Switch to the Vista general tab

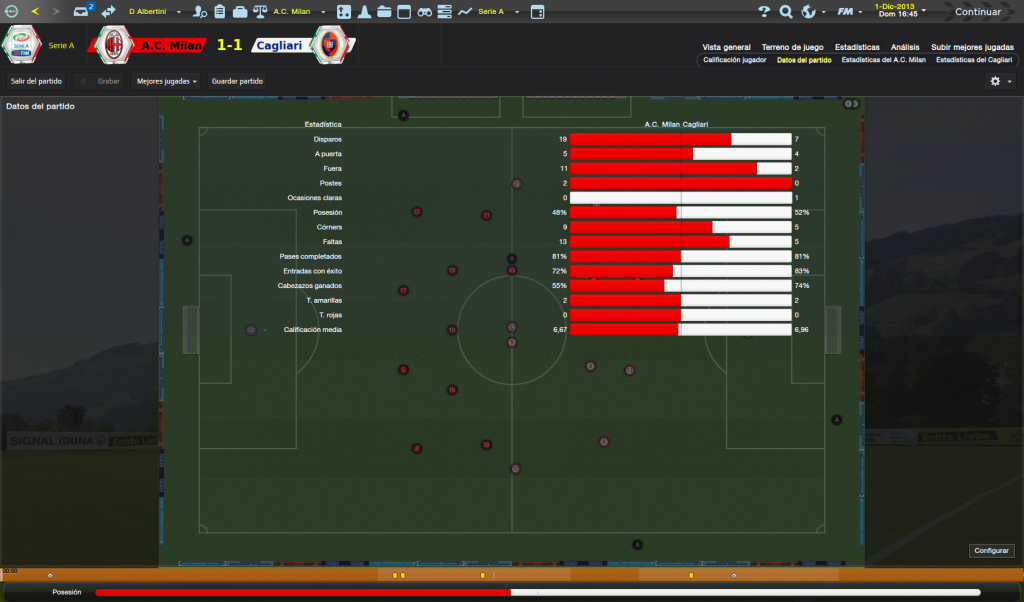click(x=726, y=47)
